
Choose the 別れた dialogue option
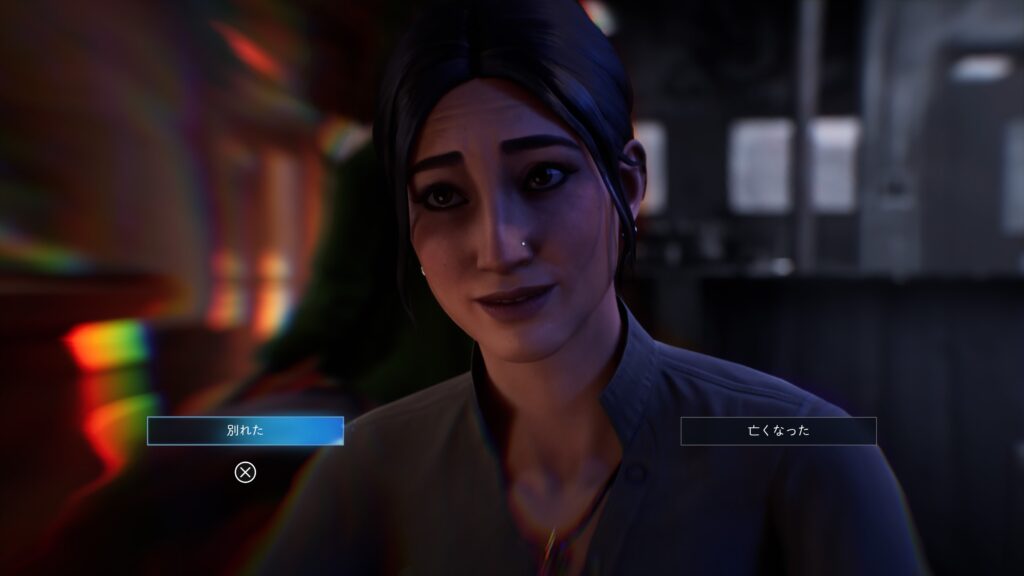pyautogui.click(x=245, y=431)
